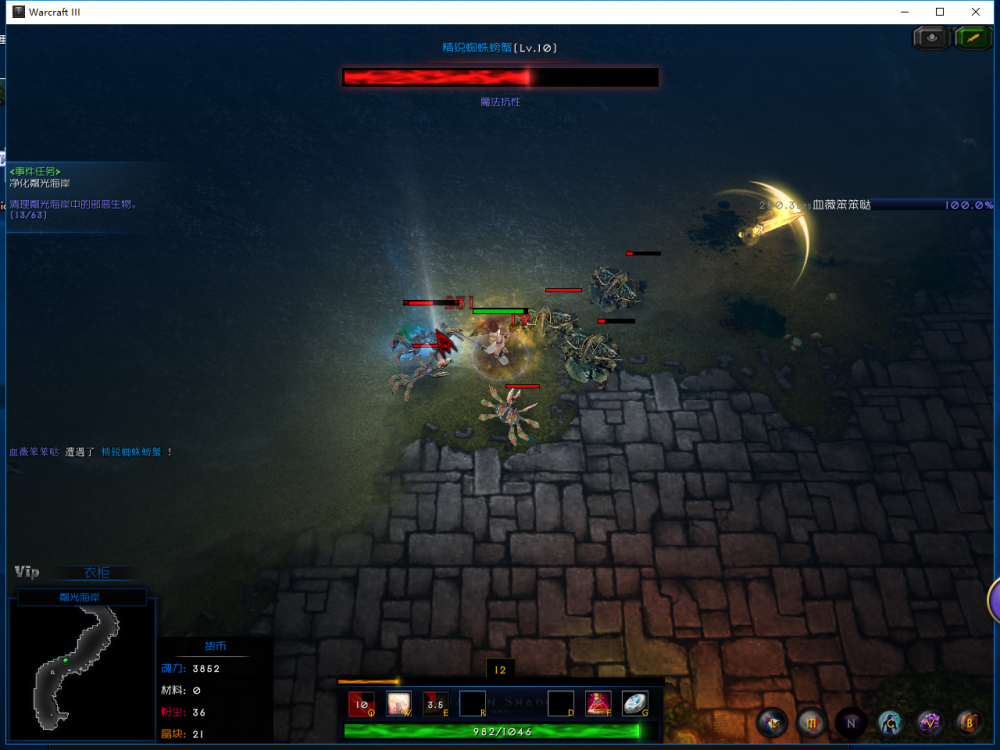
Task: Open the purple crystal menu V
Action: point(930,722)
